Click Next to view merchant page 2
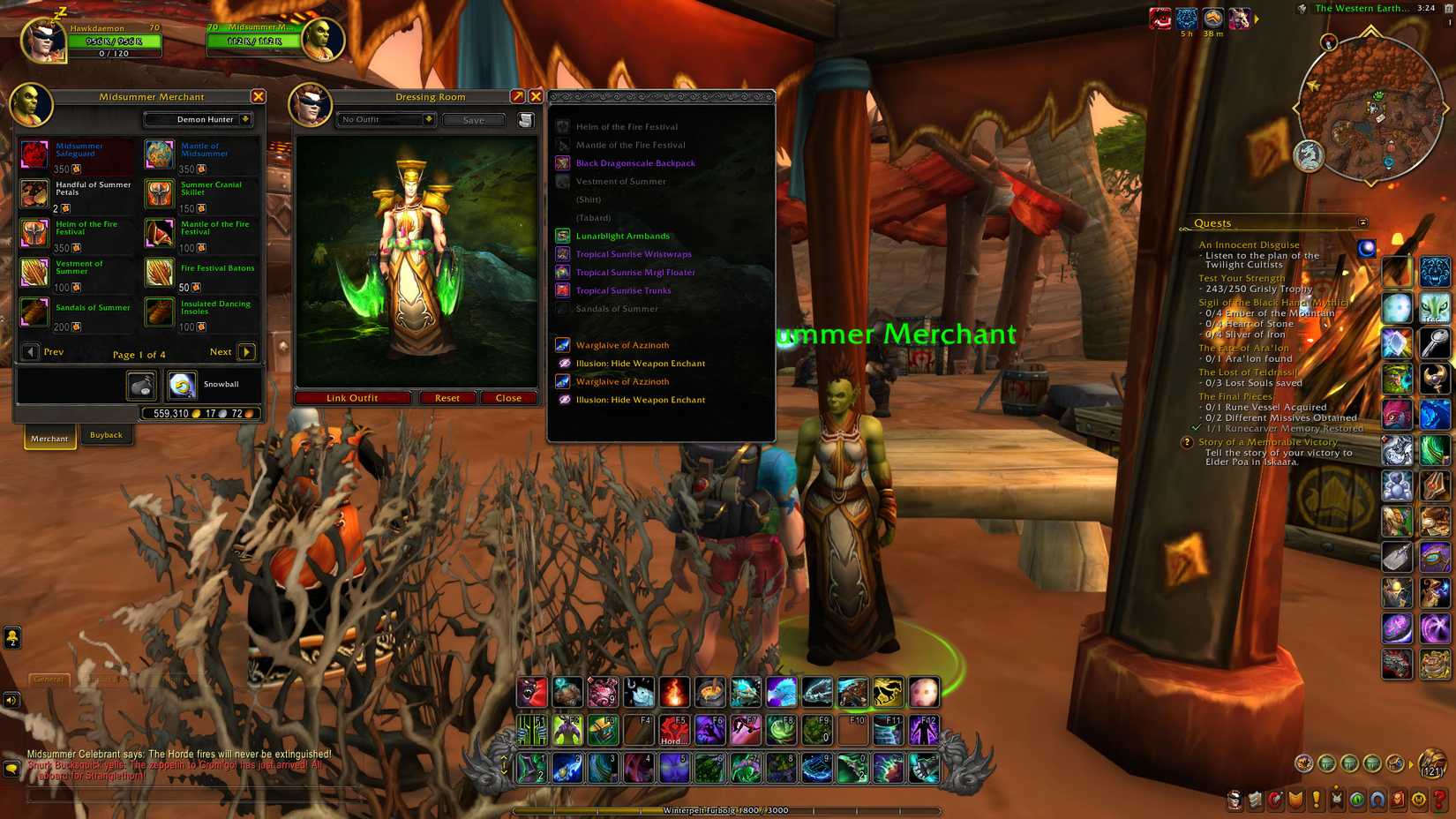 pos(245,352)
